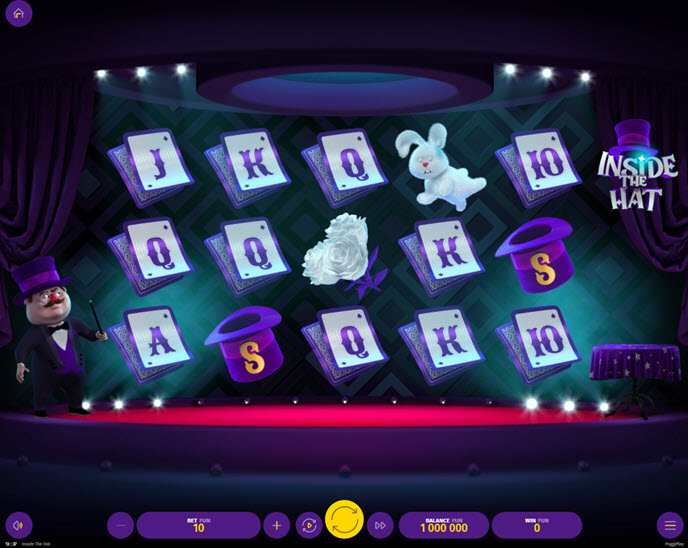The width and height of the screenshot is (688, 548).
Task: Open the bet amount panel
Action: (198, 525)
